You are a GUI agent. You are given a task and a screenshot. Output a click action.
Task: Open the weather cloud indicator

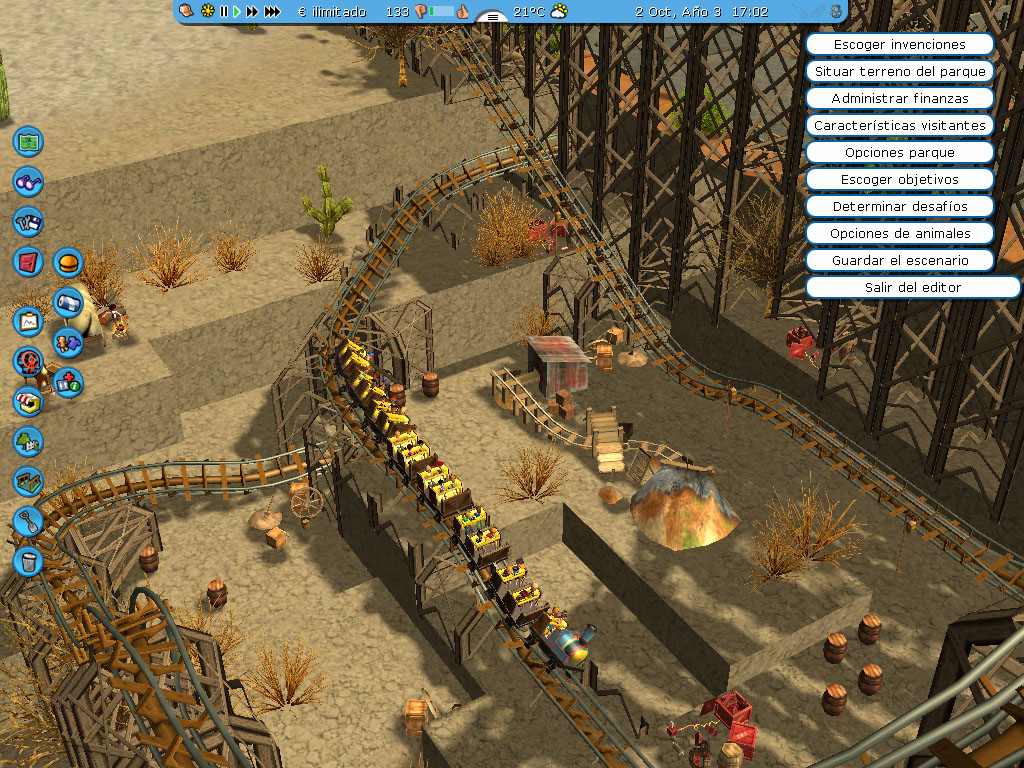pyautogui.click(x=559, y=12)
